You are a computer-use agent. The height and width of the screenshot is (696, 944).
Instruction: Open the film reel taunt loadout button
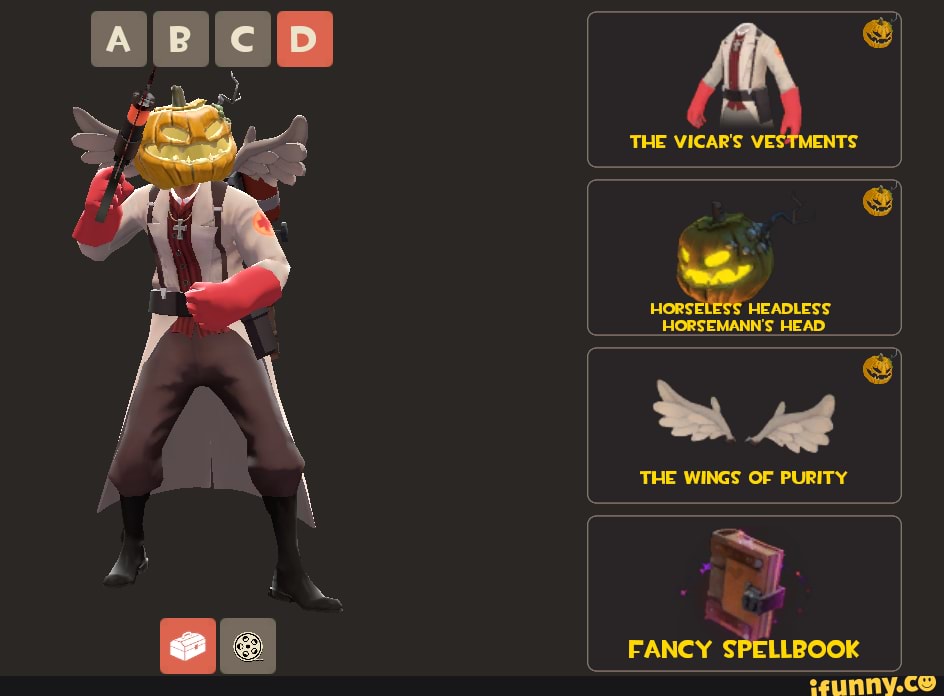pyautogui.click(x=248, y=646)
